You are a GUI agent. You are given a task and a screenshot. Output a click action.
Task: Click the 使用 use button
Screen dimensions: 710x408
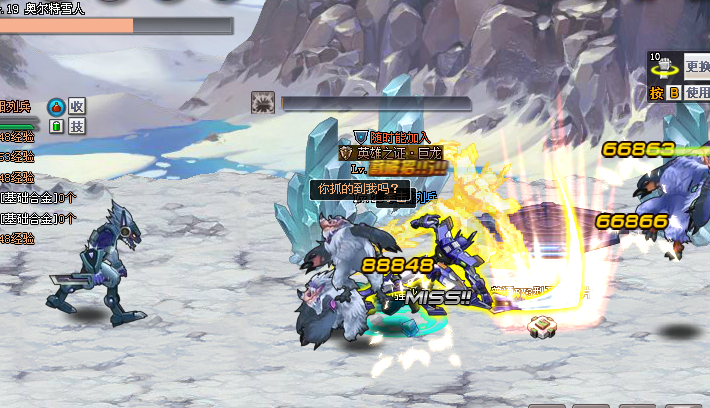pyautogui.click(x=697, y=93)
